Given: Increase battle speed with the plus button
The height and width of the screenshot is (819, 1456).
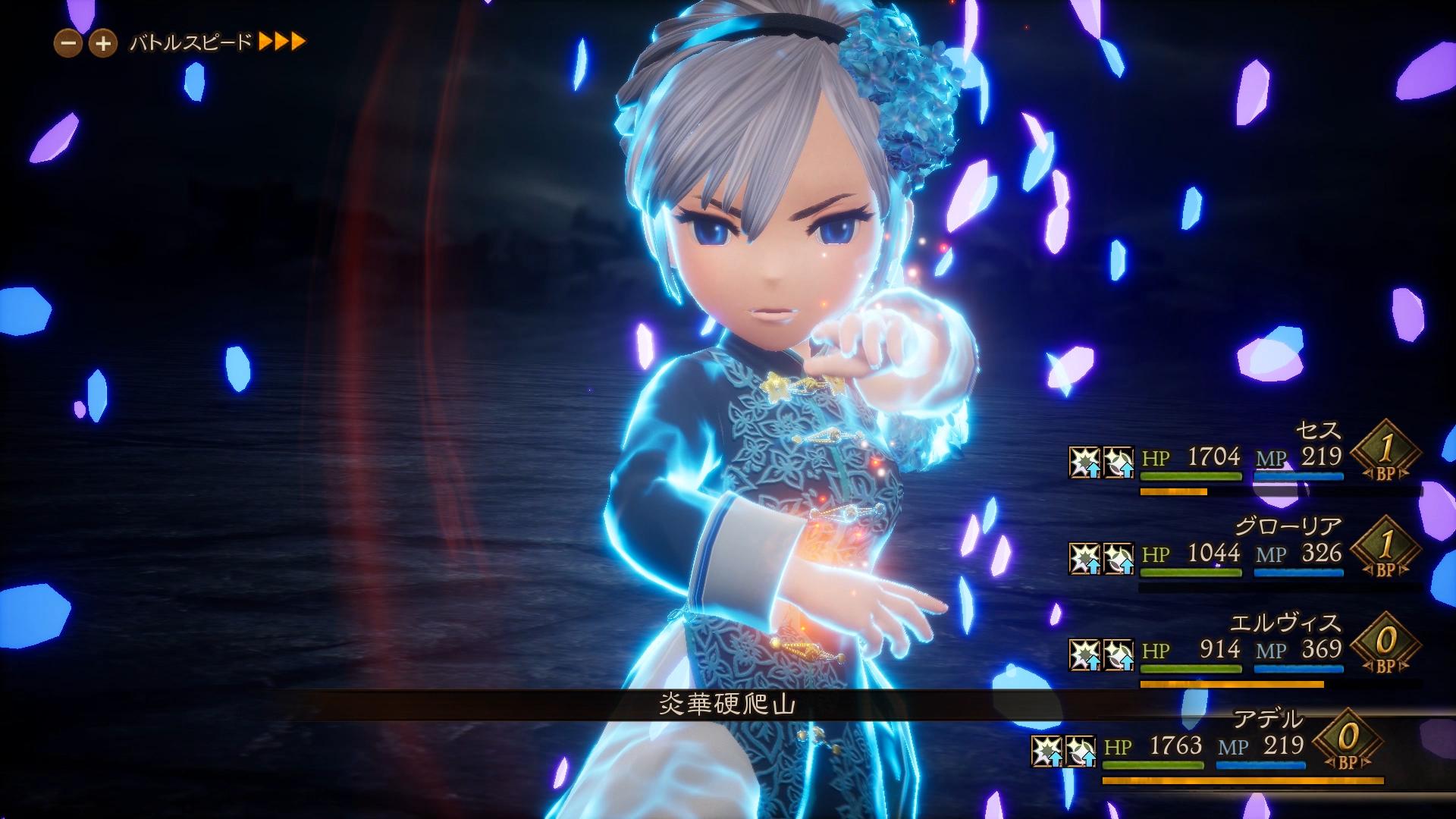Looking at the screenshot, I should pos(103,43).
